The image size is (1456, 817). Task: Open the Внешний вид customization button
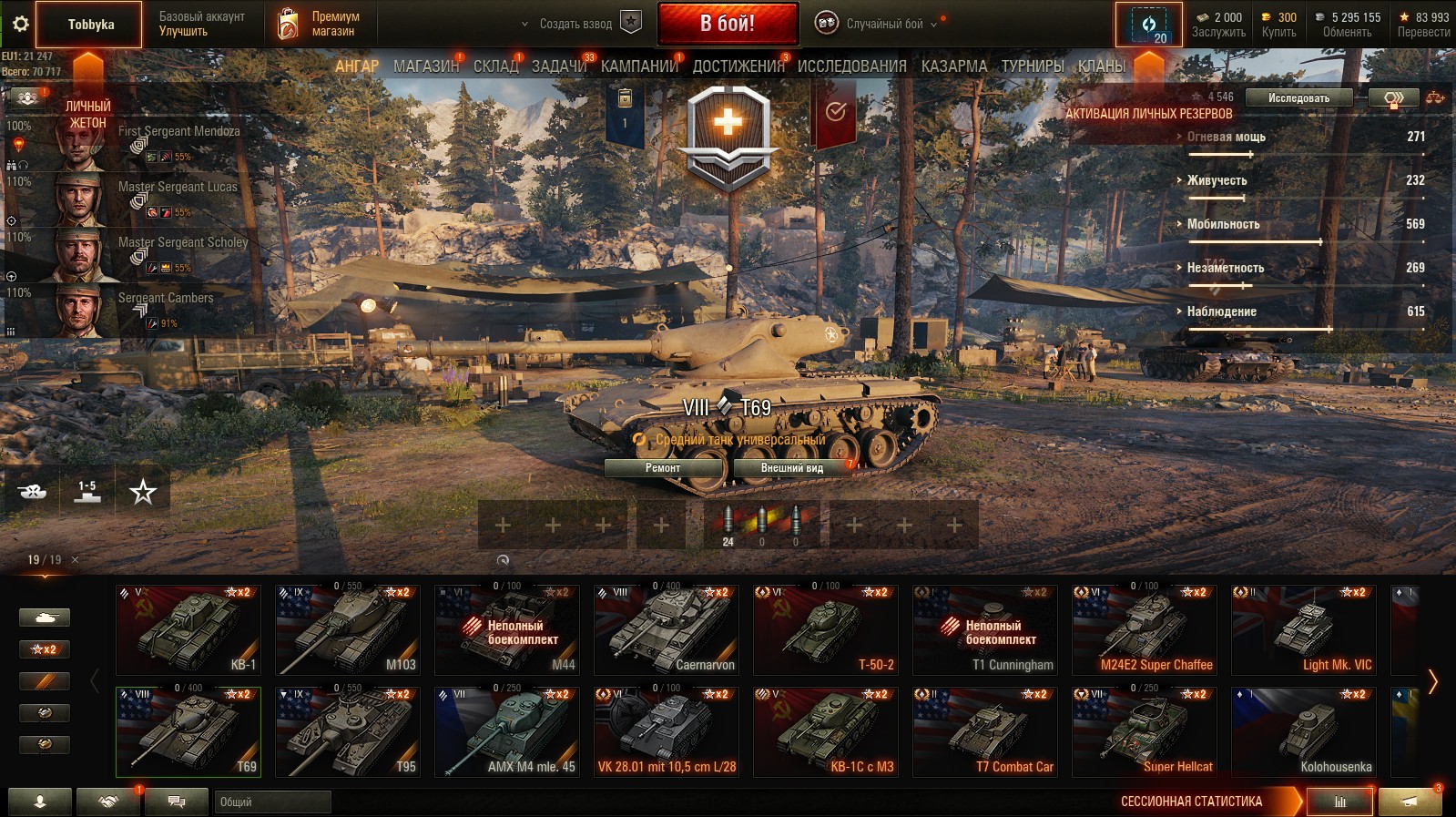point(792,468)
